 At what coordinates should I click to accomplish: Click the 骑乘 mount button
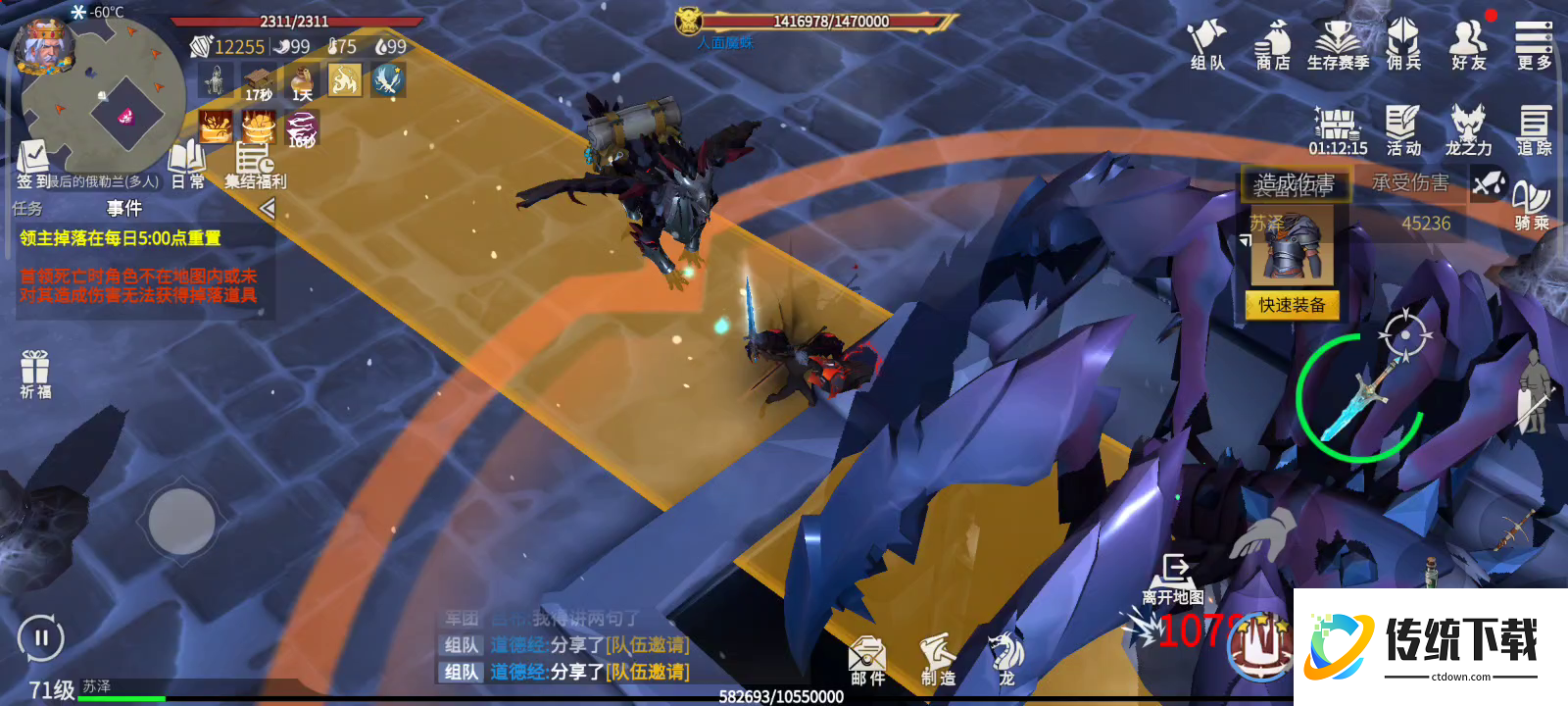click(x=1532, y=206)
